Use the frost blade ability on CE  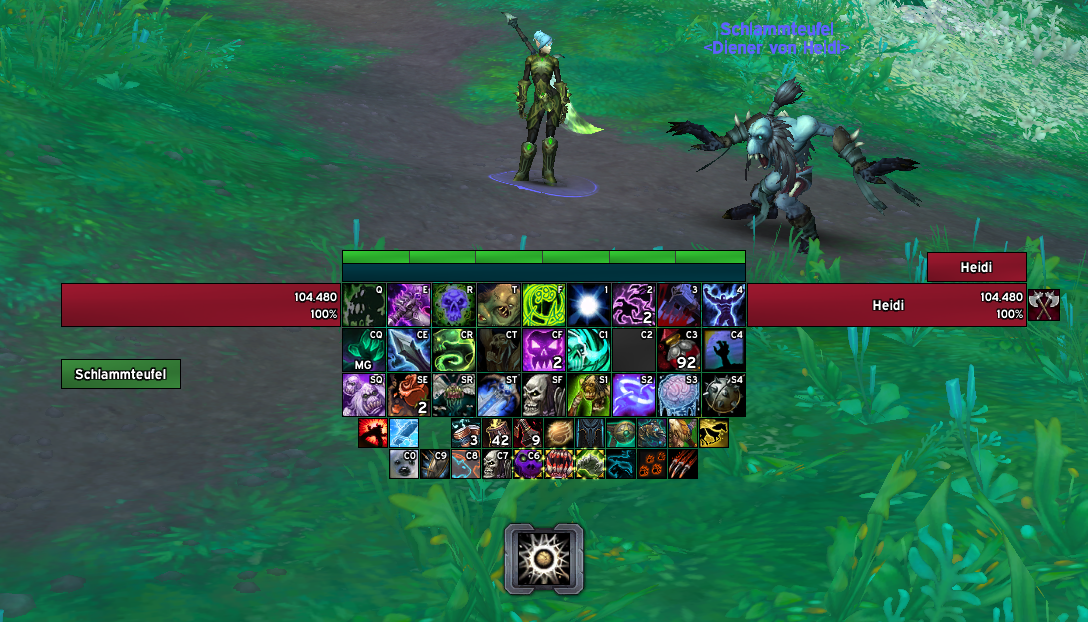pyautogui.click(x=409, y=350)
